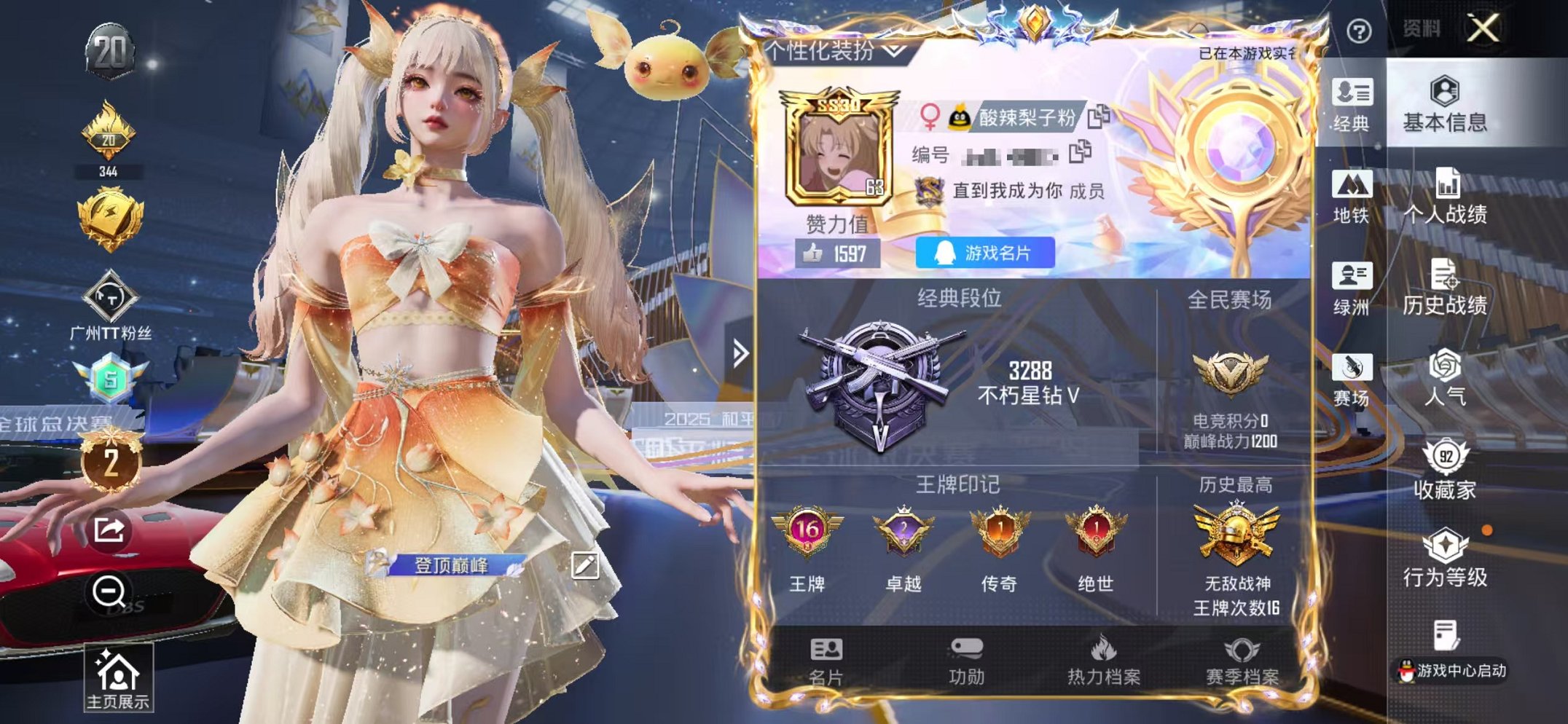Select the pencil edit icon near 登顶巅峰

587,564
